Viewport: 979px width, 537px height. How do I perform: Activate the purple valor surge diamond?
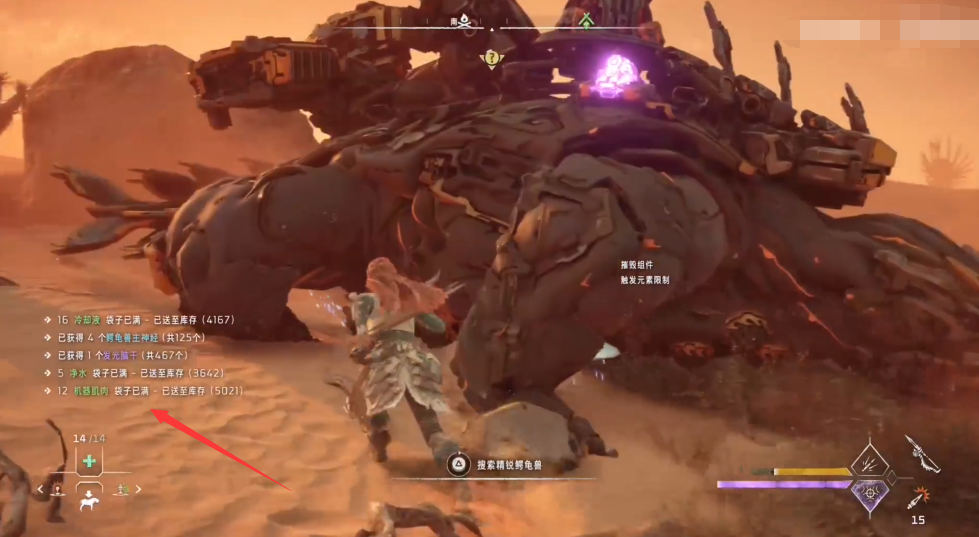point(869,494)
